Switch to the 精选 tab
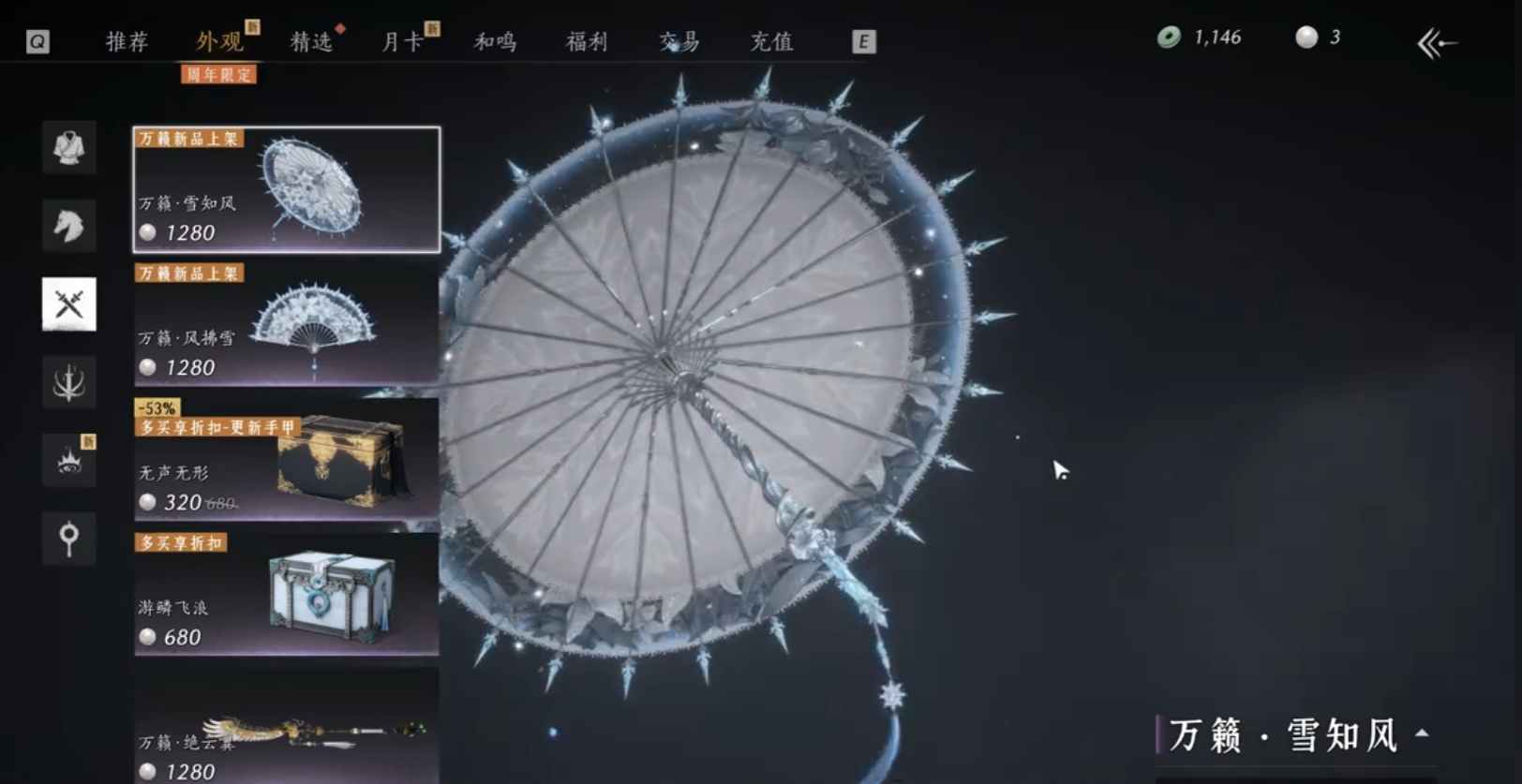 (x=312, y=41)
